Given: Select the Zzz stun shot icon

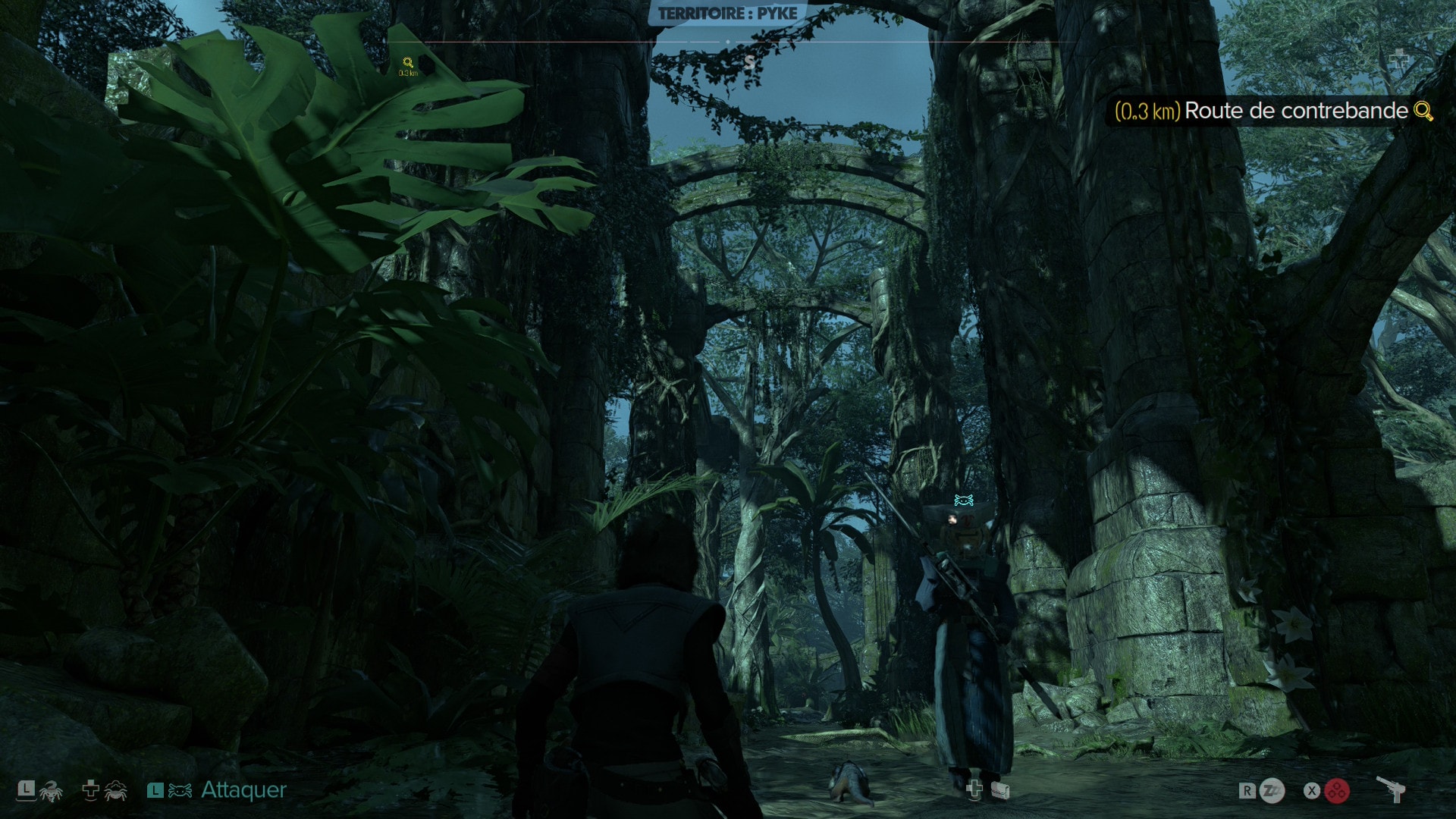Looking at the screenshot, I should 1272,791.
